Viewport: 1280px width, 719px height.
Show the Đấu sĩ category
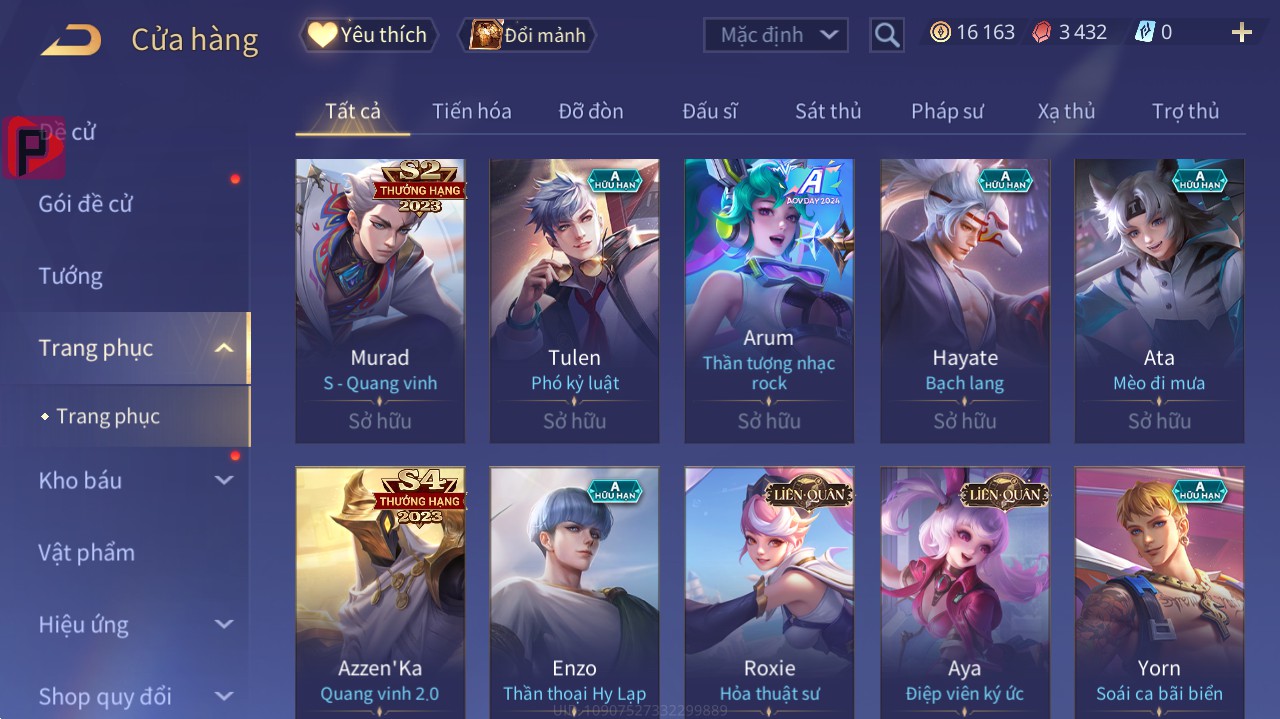click(x=709, y=111)
